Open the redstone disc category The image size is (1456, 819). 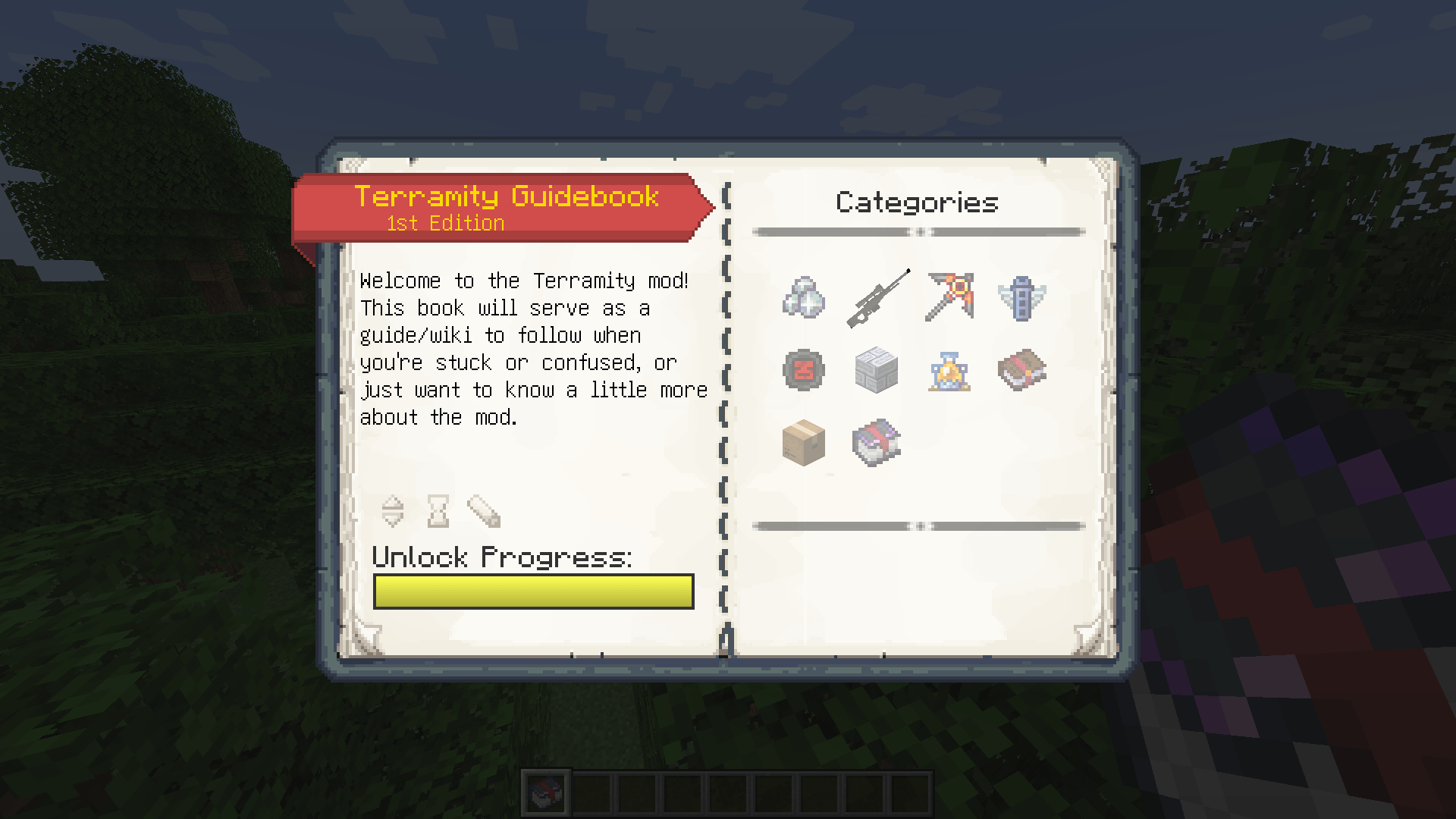[804, 369]
